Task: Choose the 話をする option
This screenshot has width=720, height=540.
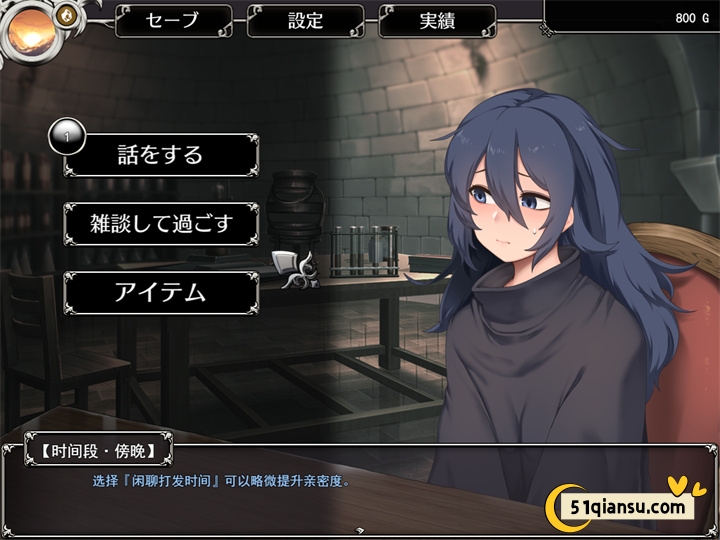Action: click(x=160, y=155)
